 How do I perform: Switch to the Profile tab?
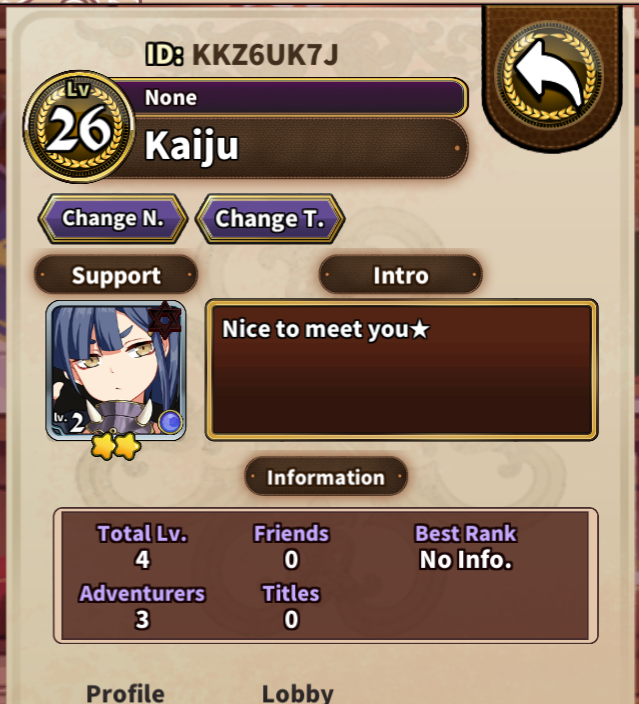(125, 692)
